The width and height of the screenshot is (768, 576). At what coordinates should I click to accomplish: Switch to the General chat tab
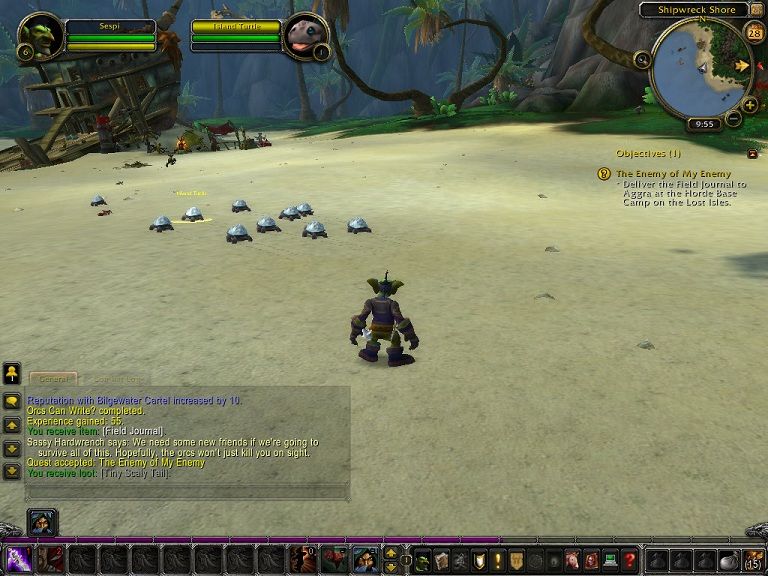(x=52, y=379)
